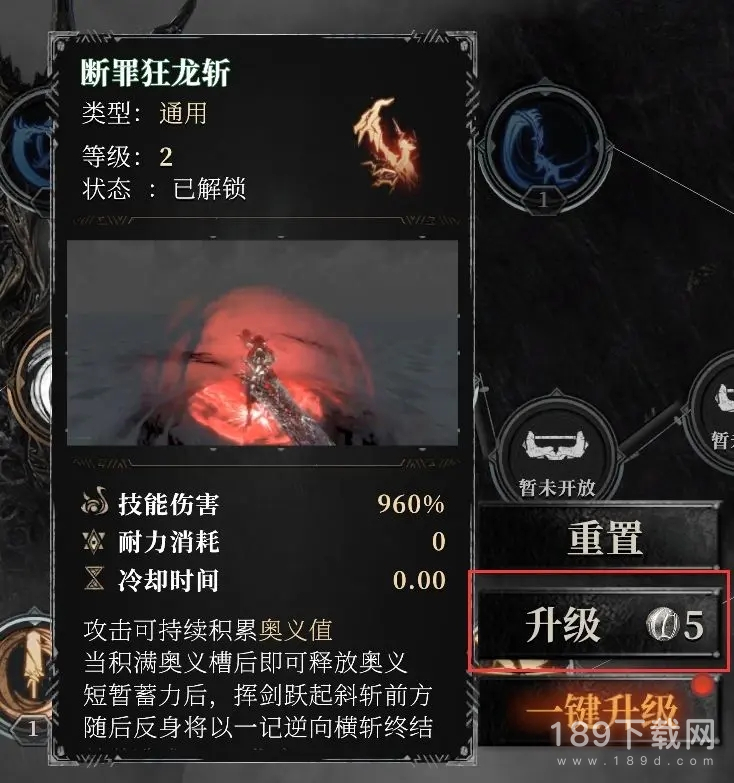Screen dimensions: 734x783
Task: Play the 断罪狂龙斩 skill preview video
Action: (261, 343)
